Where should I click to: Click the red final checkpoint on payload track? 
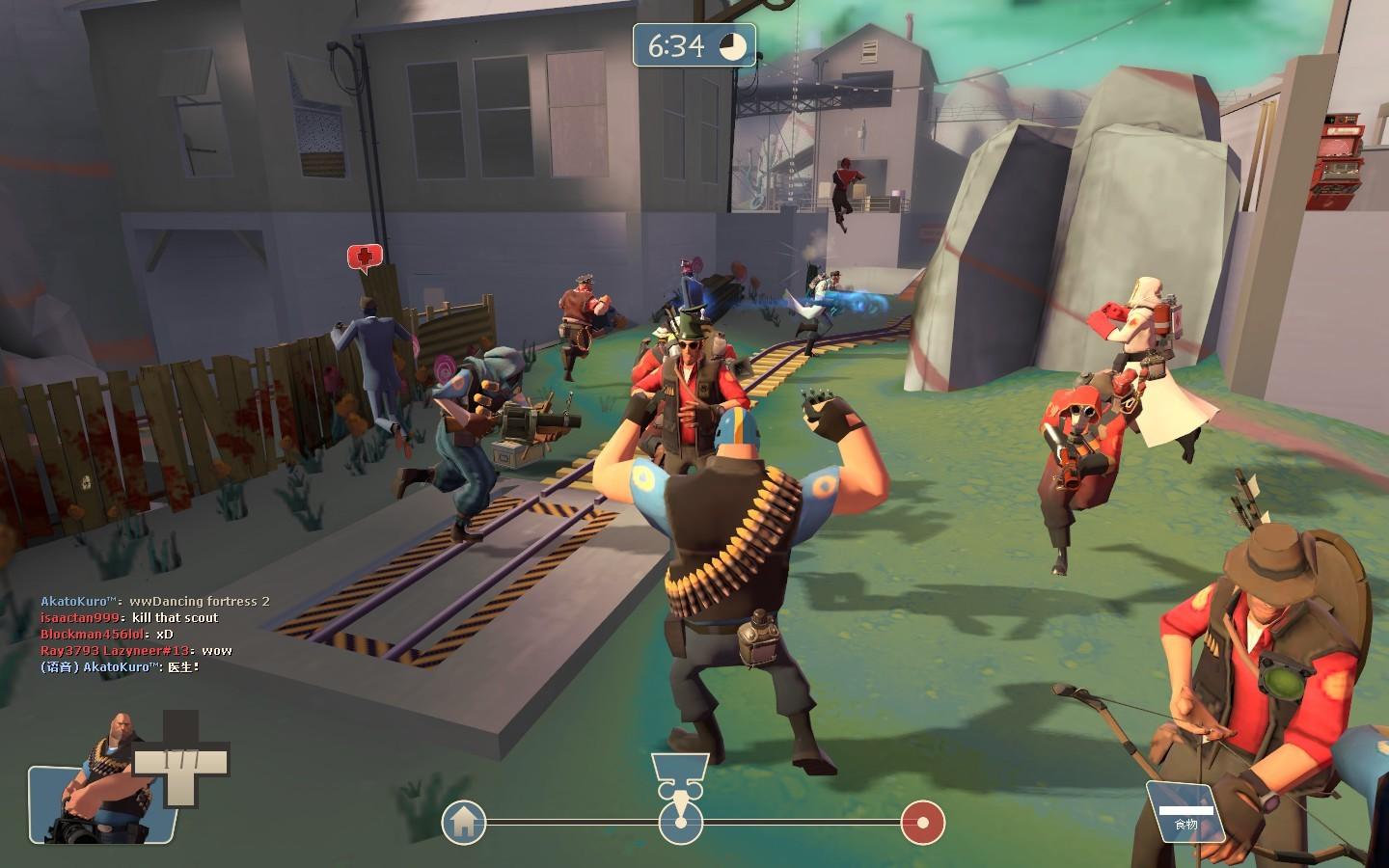923,823
